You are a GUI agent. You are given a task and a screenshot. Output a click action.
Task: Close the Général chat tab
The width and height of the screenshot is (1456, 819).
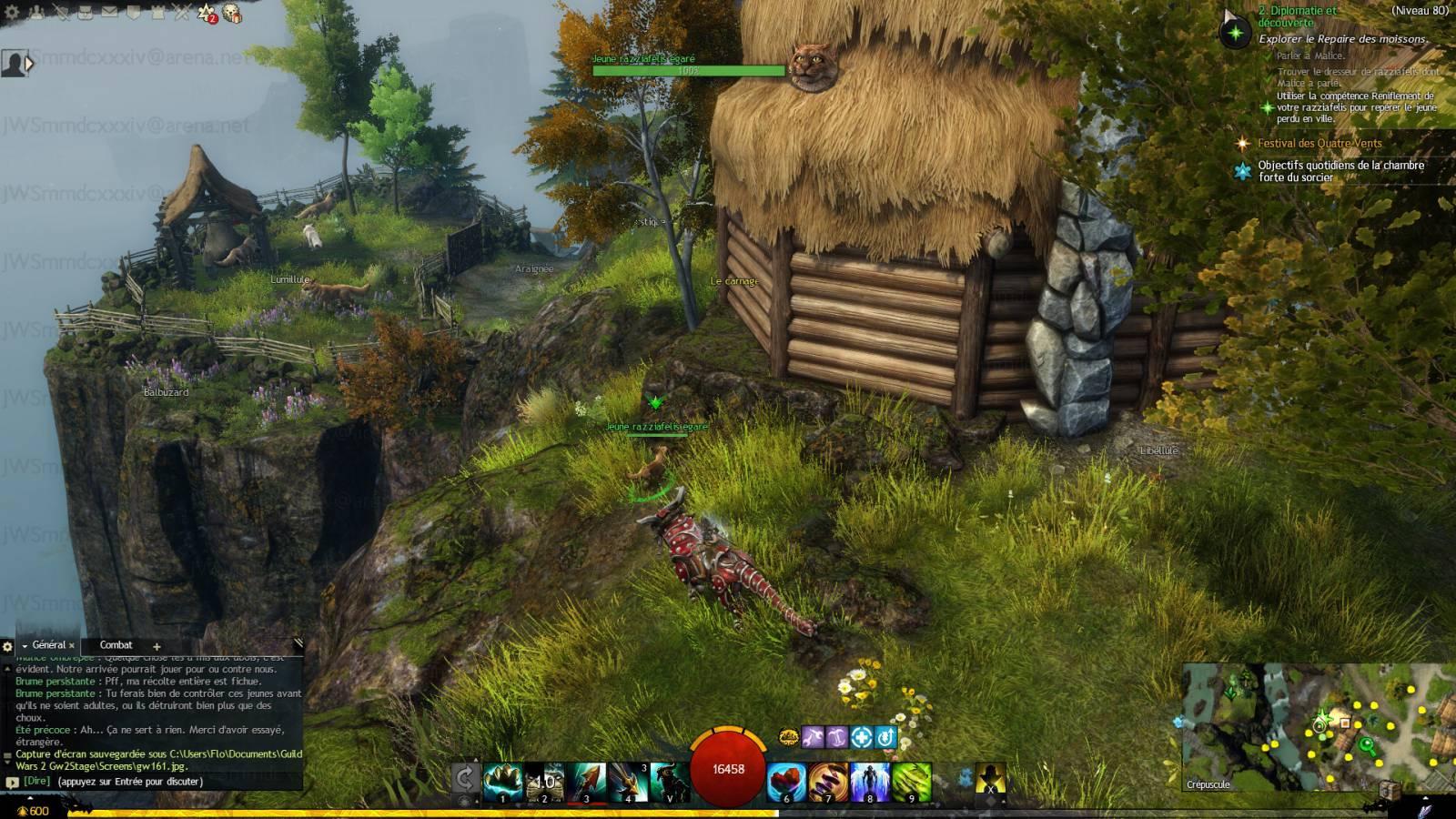[x=72, y=646]
